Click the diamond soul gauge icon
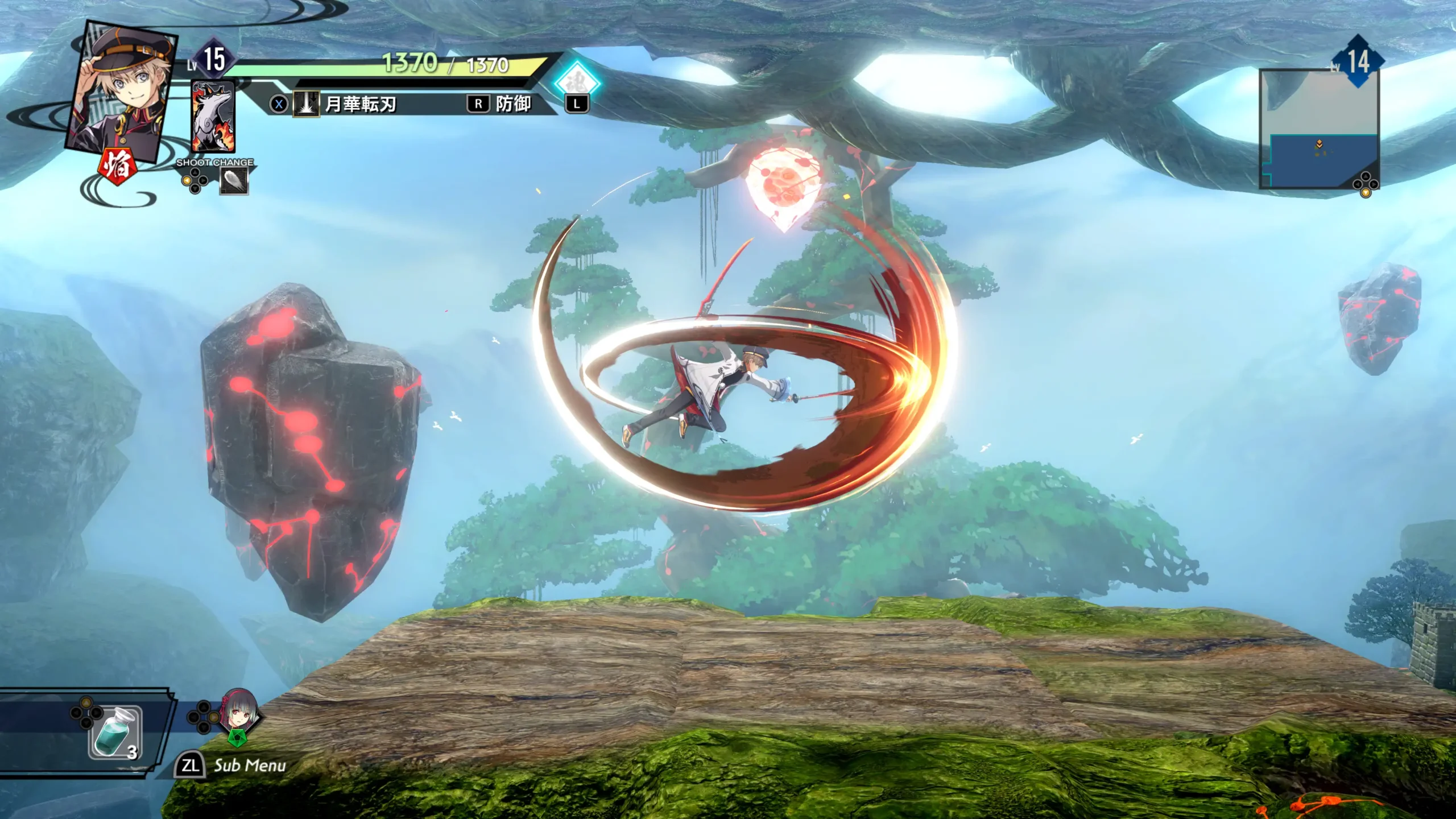The width and height of the screenshot is (1456, 819). point(577,82)
